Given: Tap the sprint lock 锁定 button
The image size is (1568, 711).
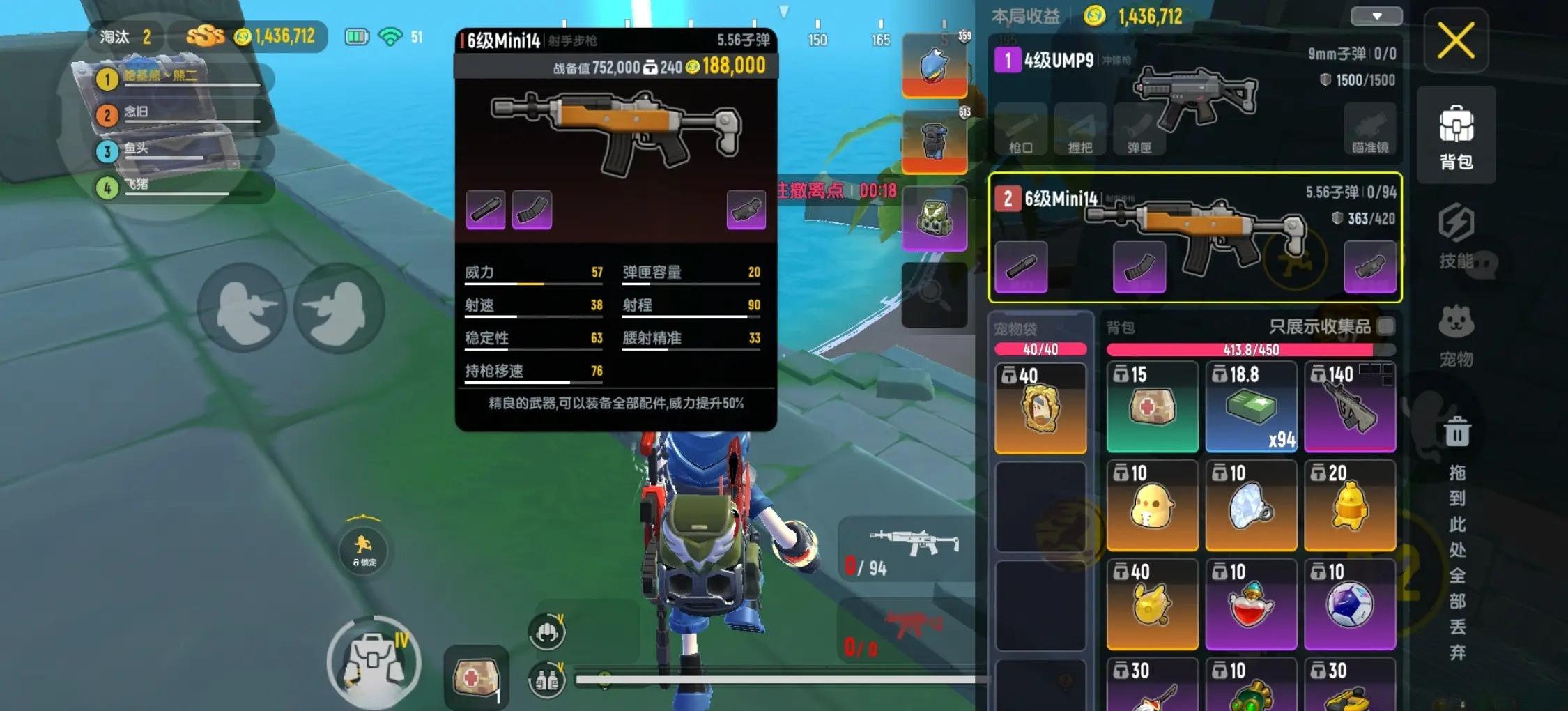Looking at the screenshot, I should pyautogui.click(x=364, y=549).
